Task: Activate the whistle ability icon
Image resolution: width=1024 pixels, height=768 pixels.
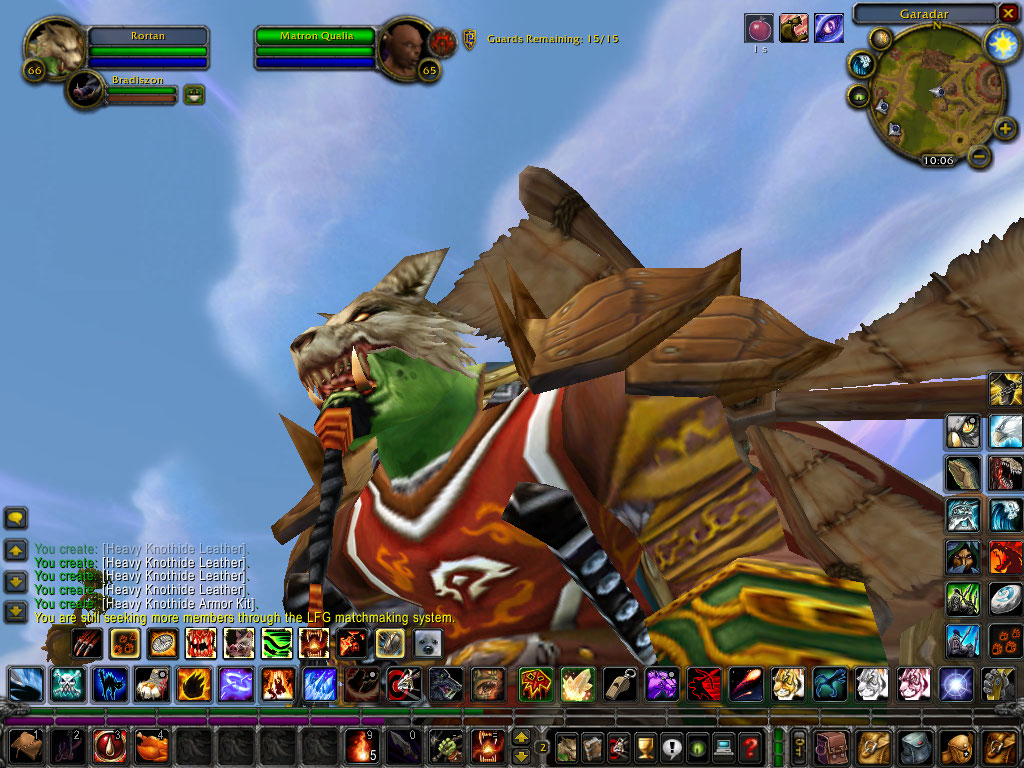Action: pyautogui.click(x=616, y=684)
